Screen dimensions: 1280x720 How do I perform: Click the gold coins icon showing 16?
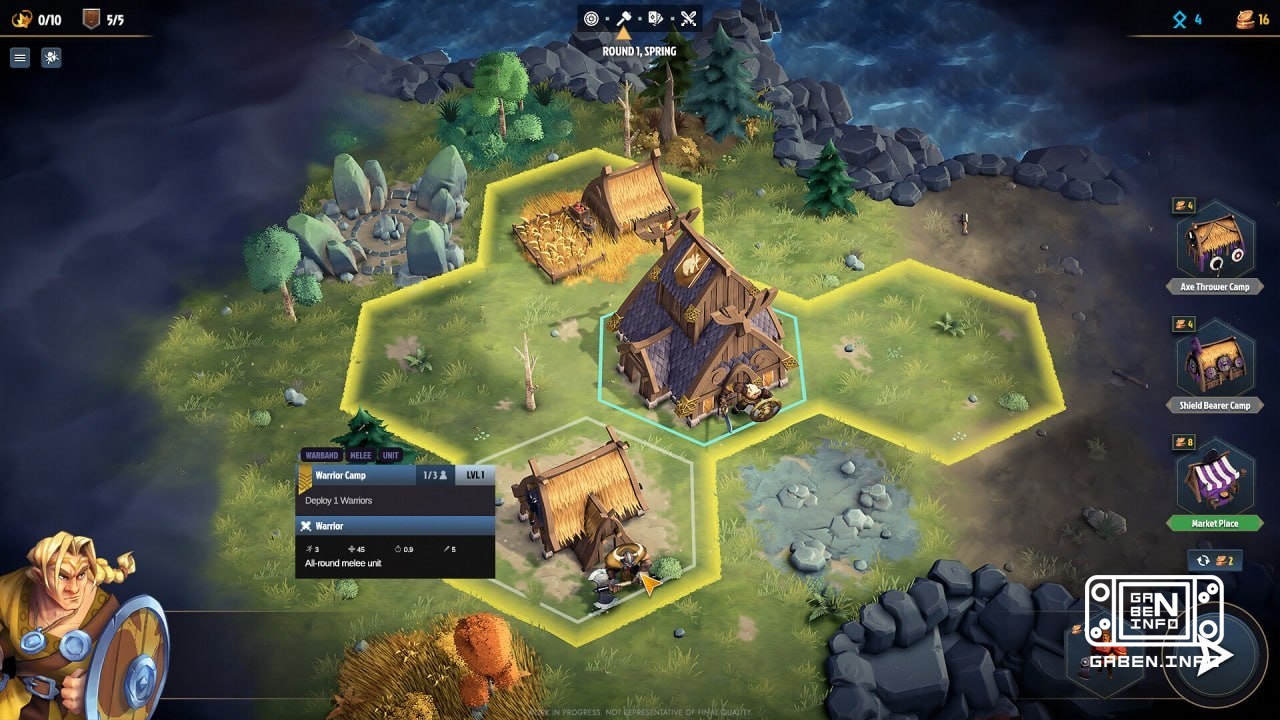tap(1243, 17)
